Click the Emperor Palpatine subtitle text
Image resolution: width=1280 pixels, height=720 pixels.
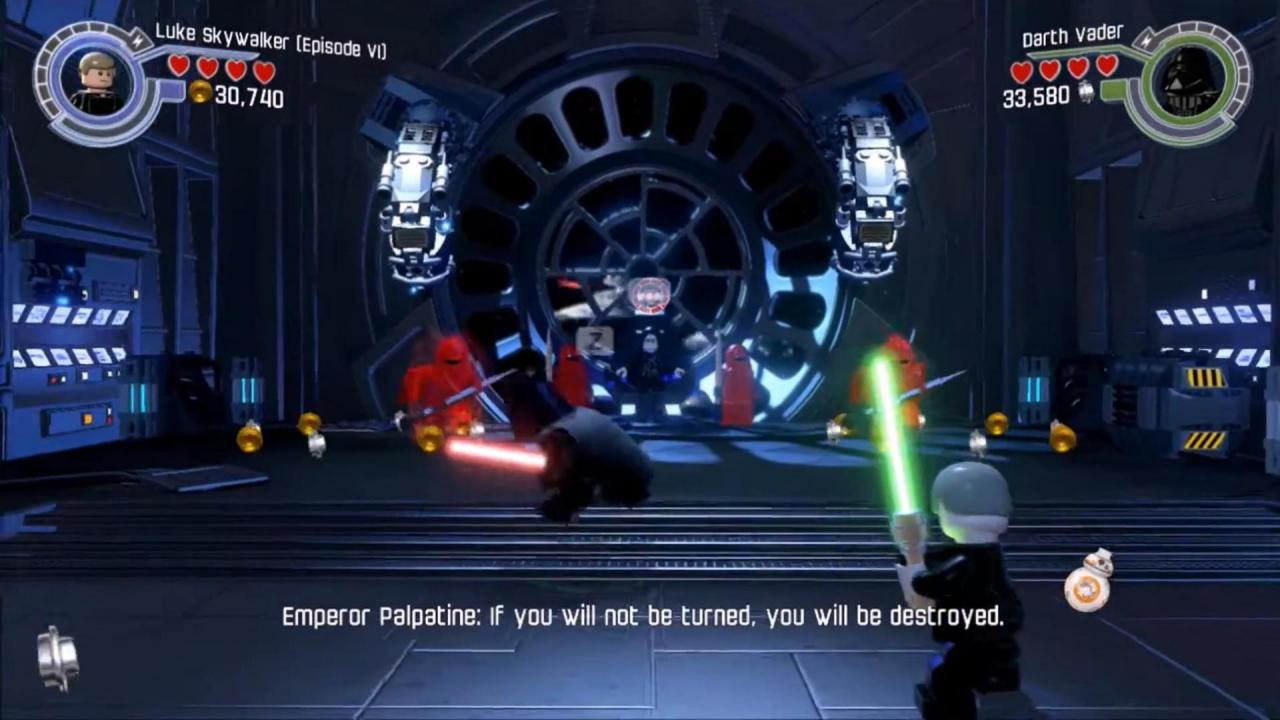(640, 617)
